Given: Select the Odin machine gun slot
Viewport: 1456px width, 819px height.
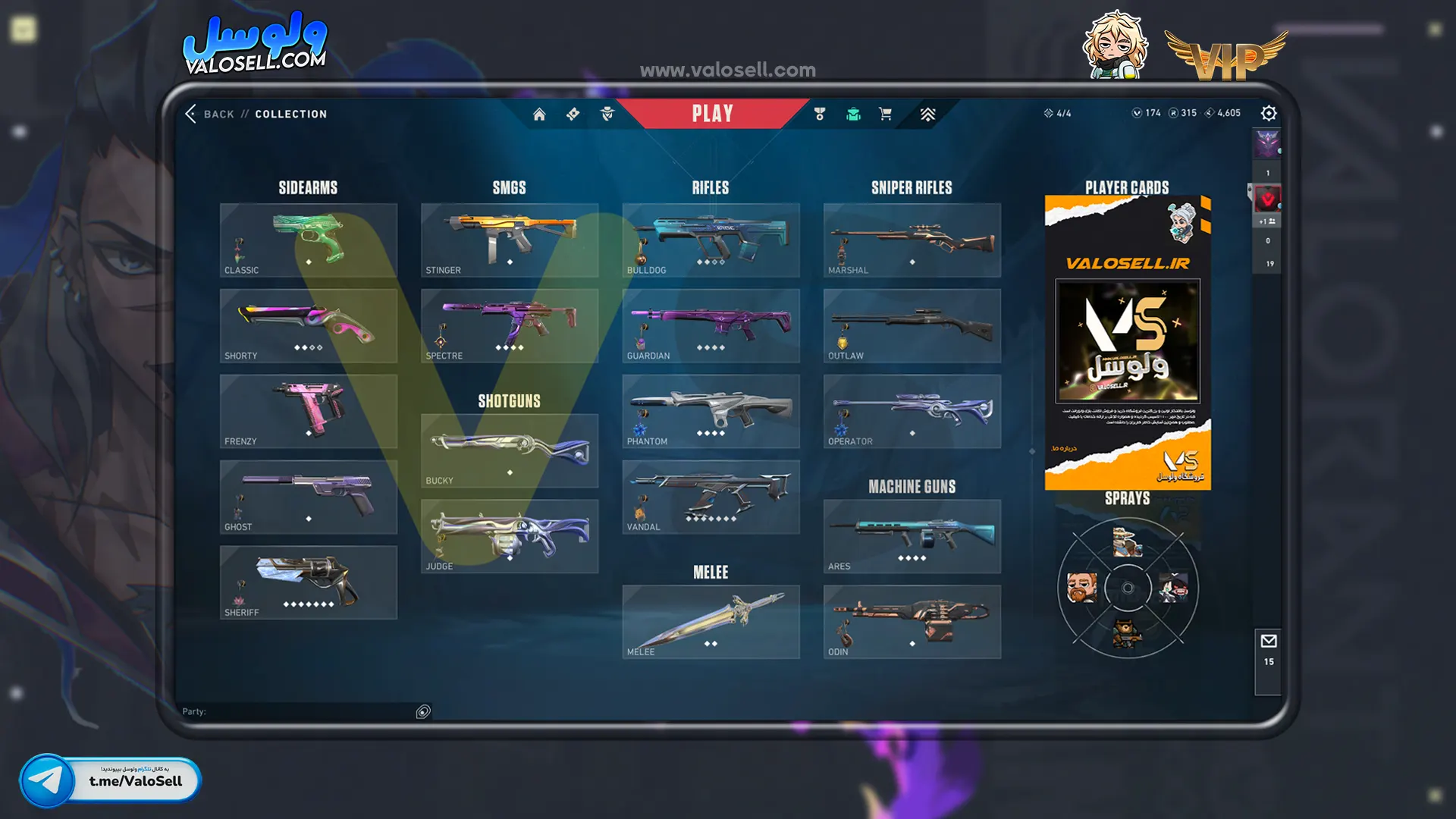Looking at the screenshot, I should coord(912,622).
